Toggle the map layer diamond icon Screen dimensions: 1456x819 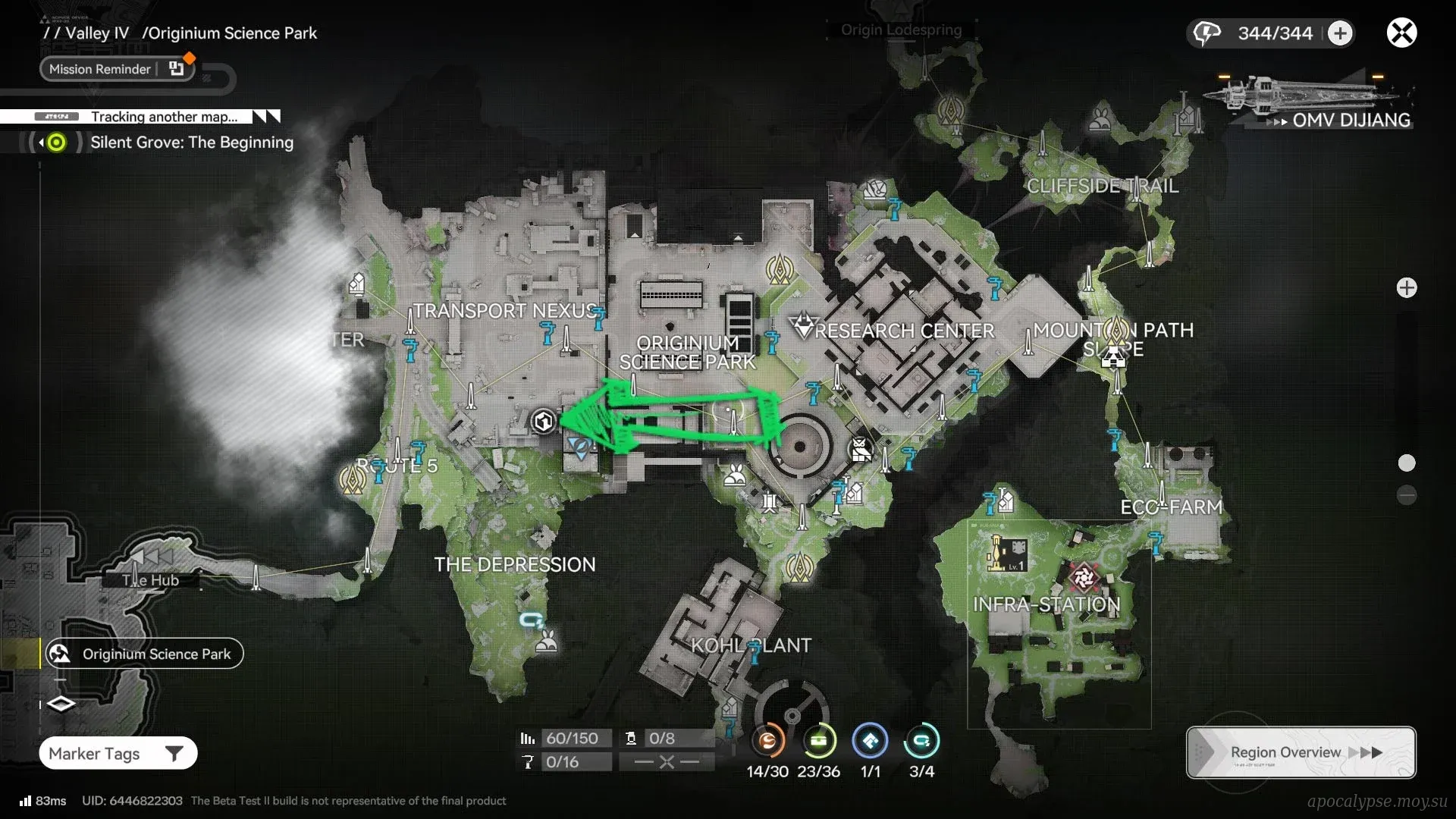[61, 704]
